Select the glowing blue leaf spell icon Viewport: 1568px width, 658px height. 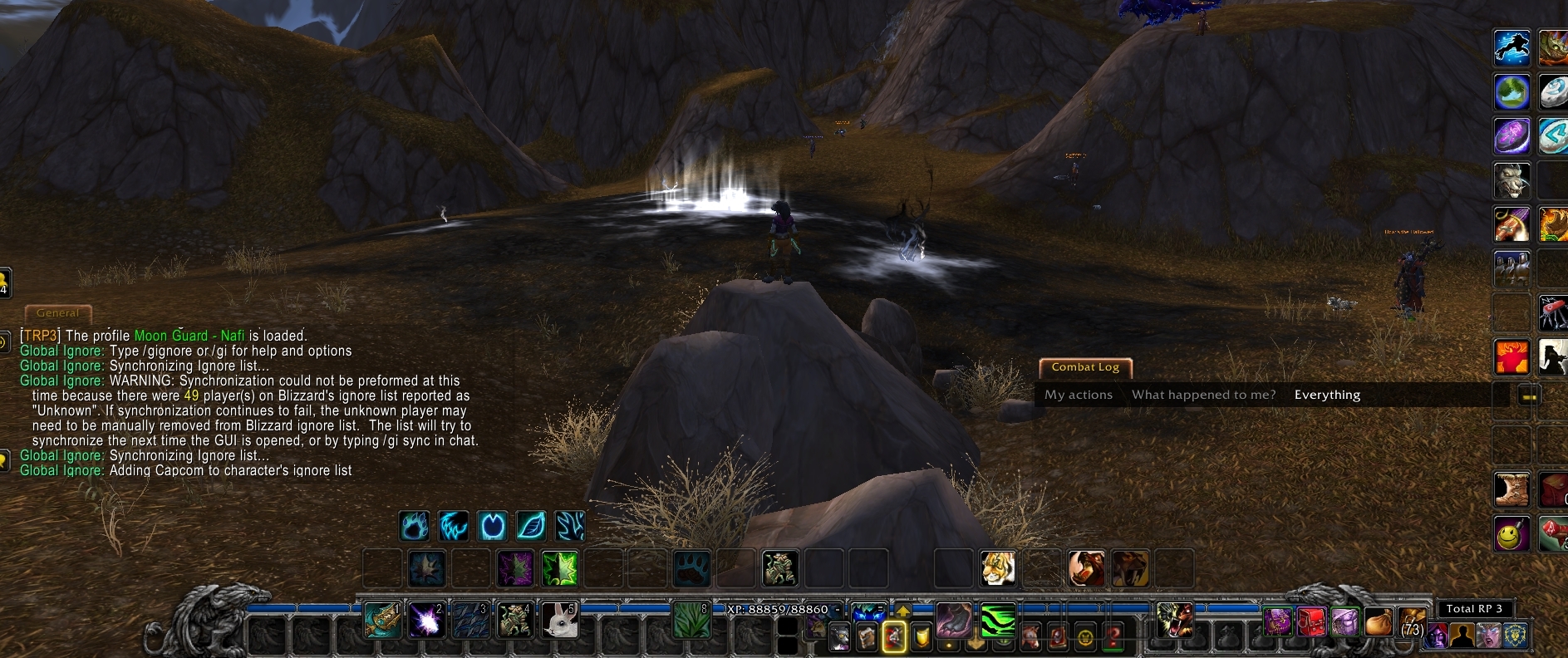pyautogui.click(x=531, y=525)
